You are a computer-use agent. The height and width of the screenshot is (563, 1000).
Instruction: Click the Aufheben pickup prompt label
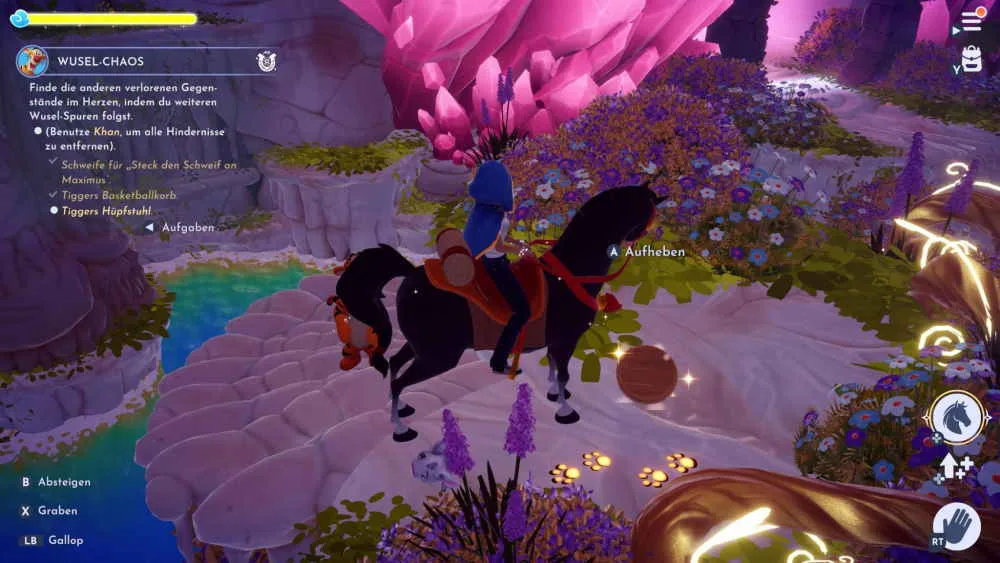click(654, 252)
